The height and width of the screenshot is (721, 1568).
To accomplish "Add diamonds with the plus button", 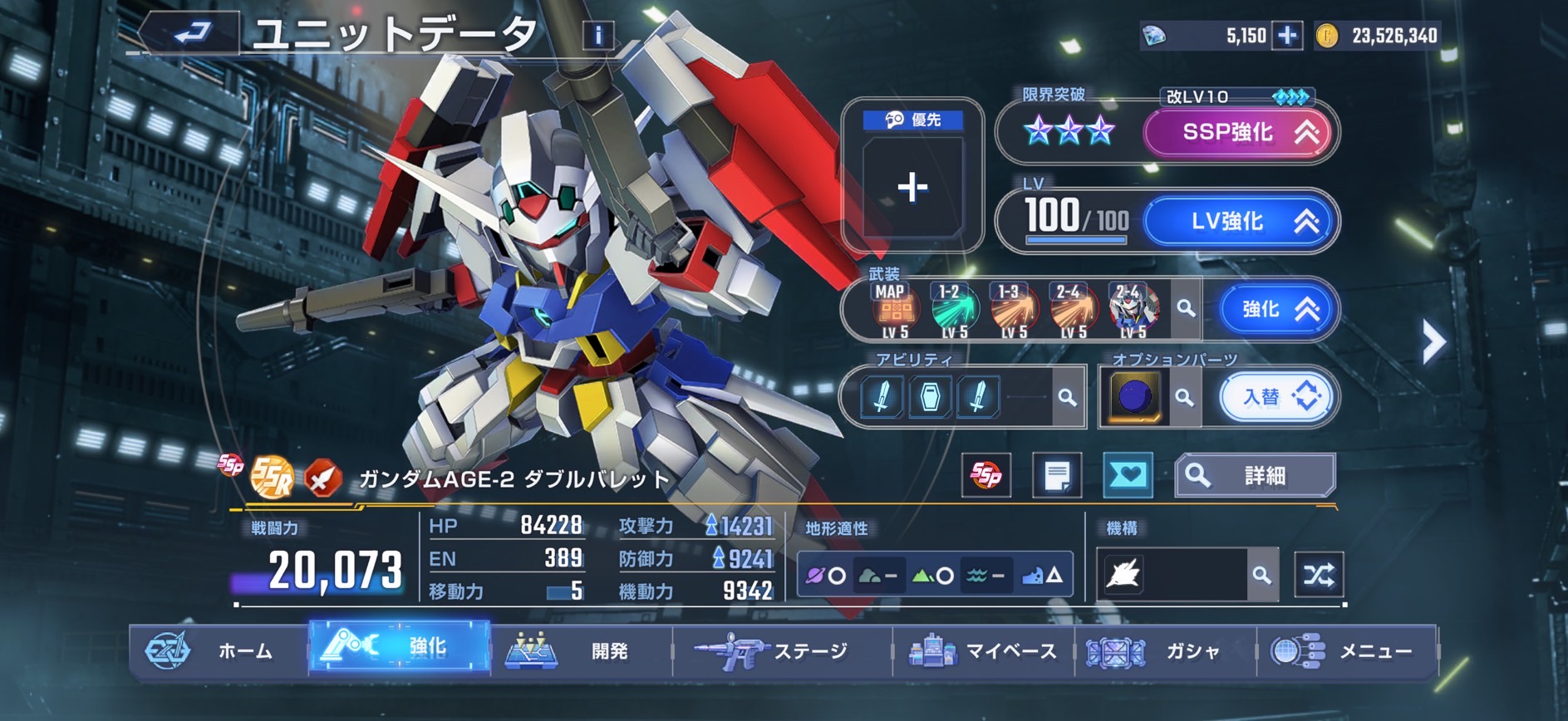I will (1287, 35).
